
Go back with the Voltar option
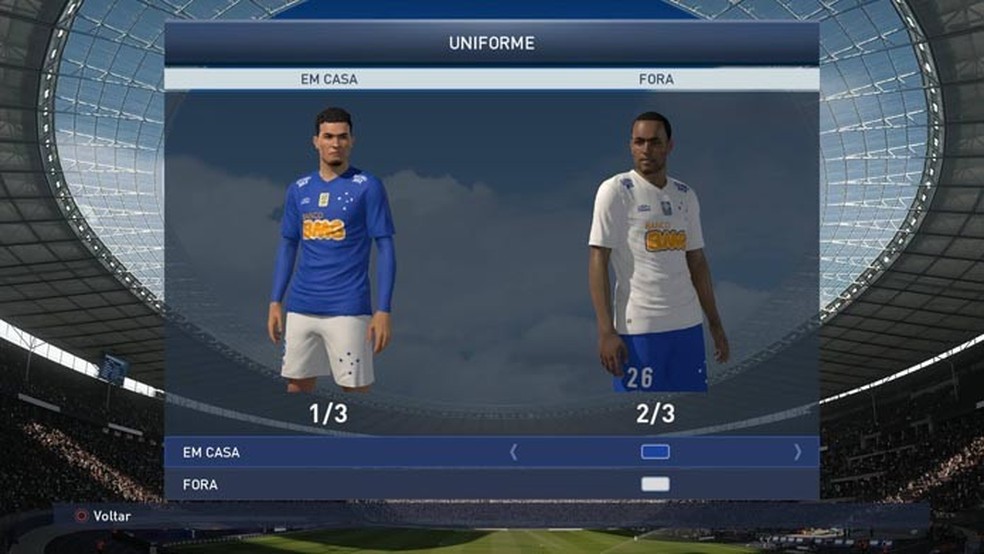coord(111,516)
